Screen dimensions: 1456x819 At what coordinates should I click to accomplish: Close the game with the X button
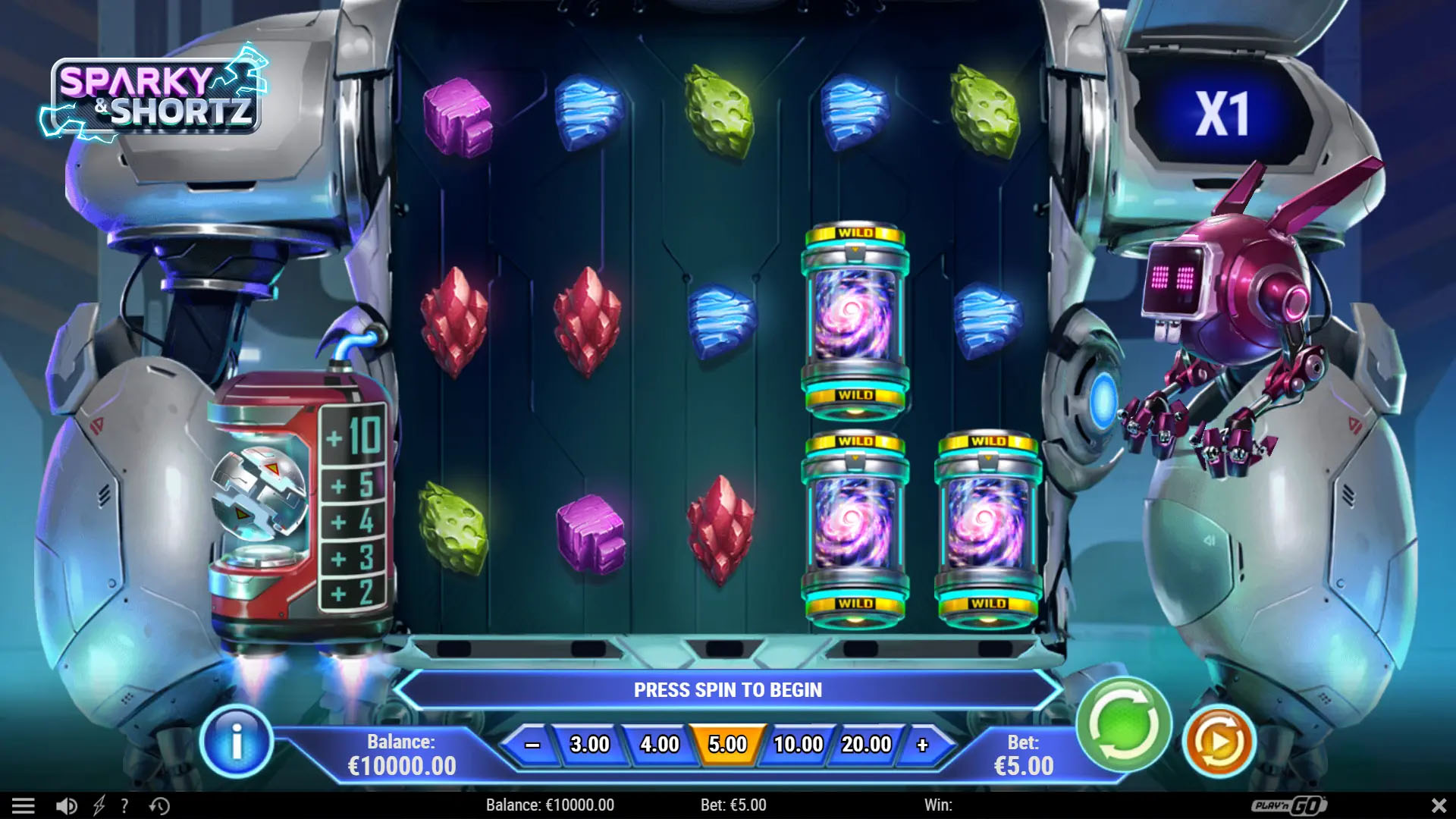coord(1439,805)
